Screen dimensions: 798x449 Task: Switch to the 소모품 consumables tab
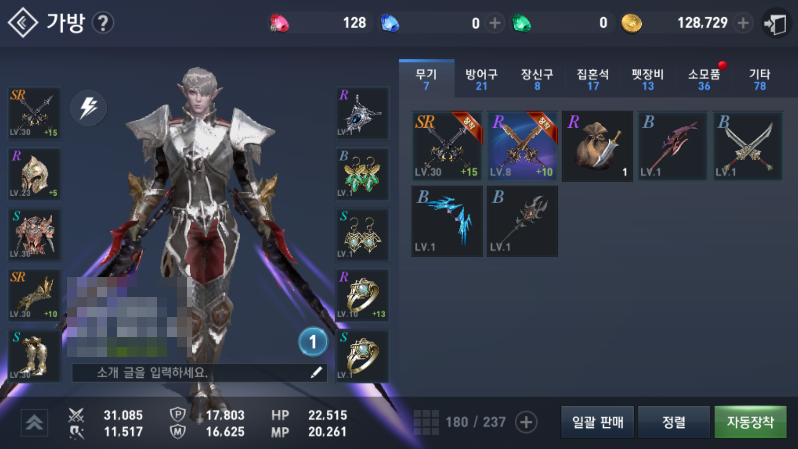(x=704, y=79)
